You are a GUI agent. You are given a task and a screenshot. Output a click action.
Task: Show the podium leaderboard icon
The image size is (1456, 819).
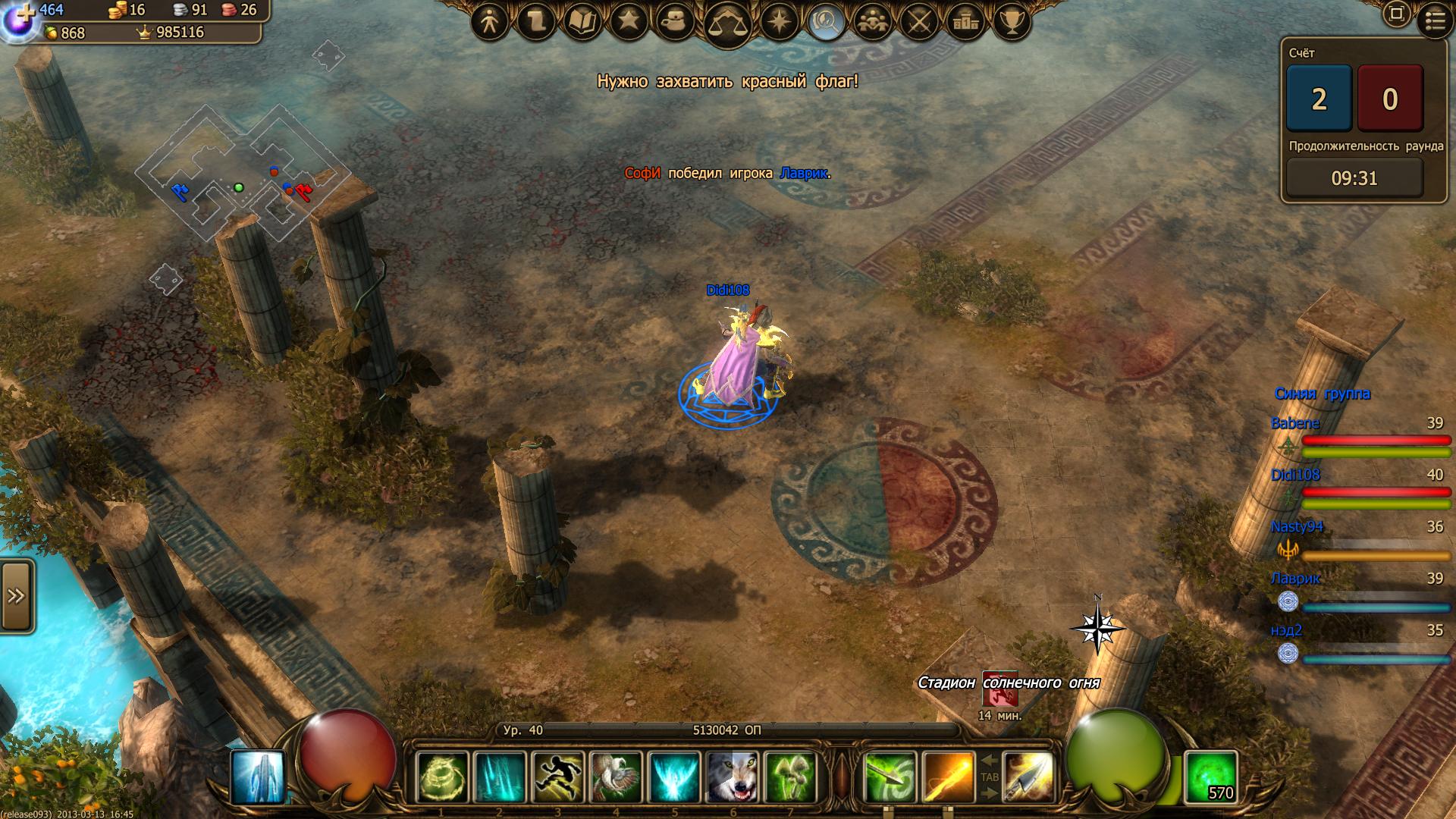click(965, 22)
